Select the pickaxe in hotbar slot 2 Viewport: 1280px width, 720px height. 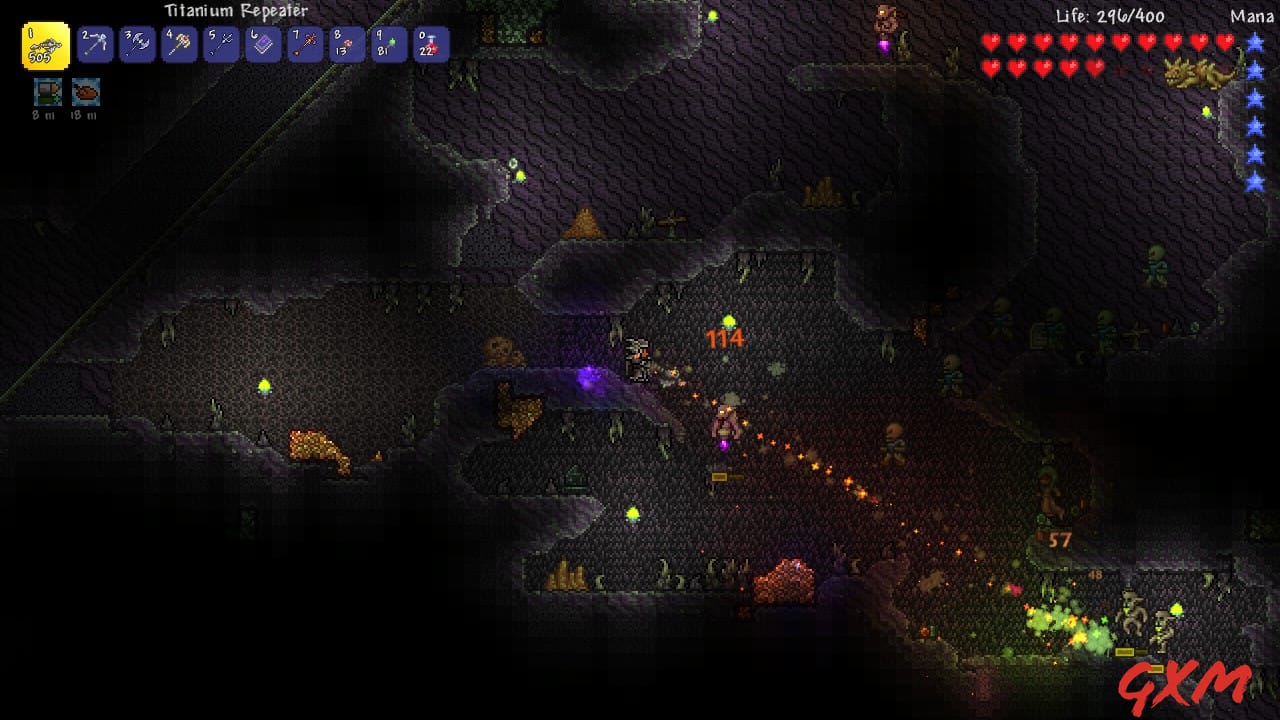93,45
